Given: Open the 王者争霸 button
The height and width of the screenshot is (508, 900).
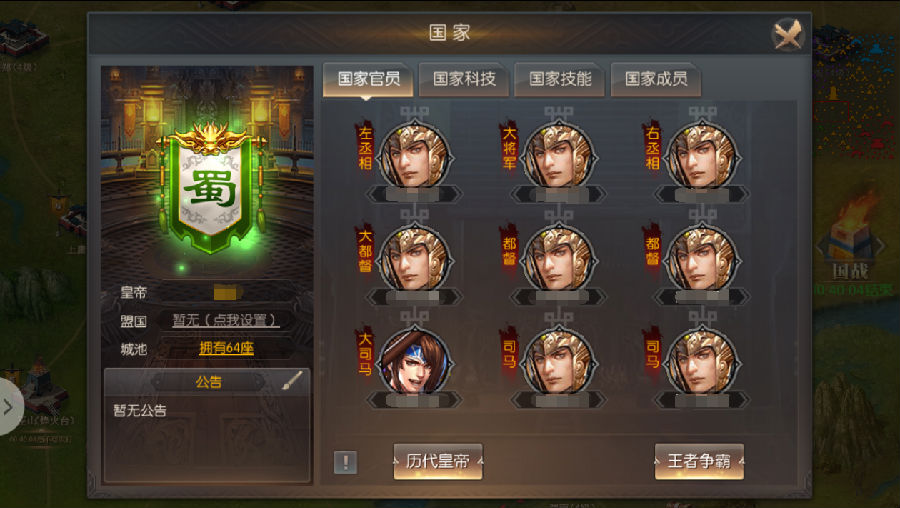Looking at the screenshot, I should pyautogui.click(x=699, y=461).
